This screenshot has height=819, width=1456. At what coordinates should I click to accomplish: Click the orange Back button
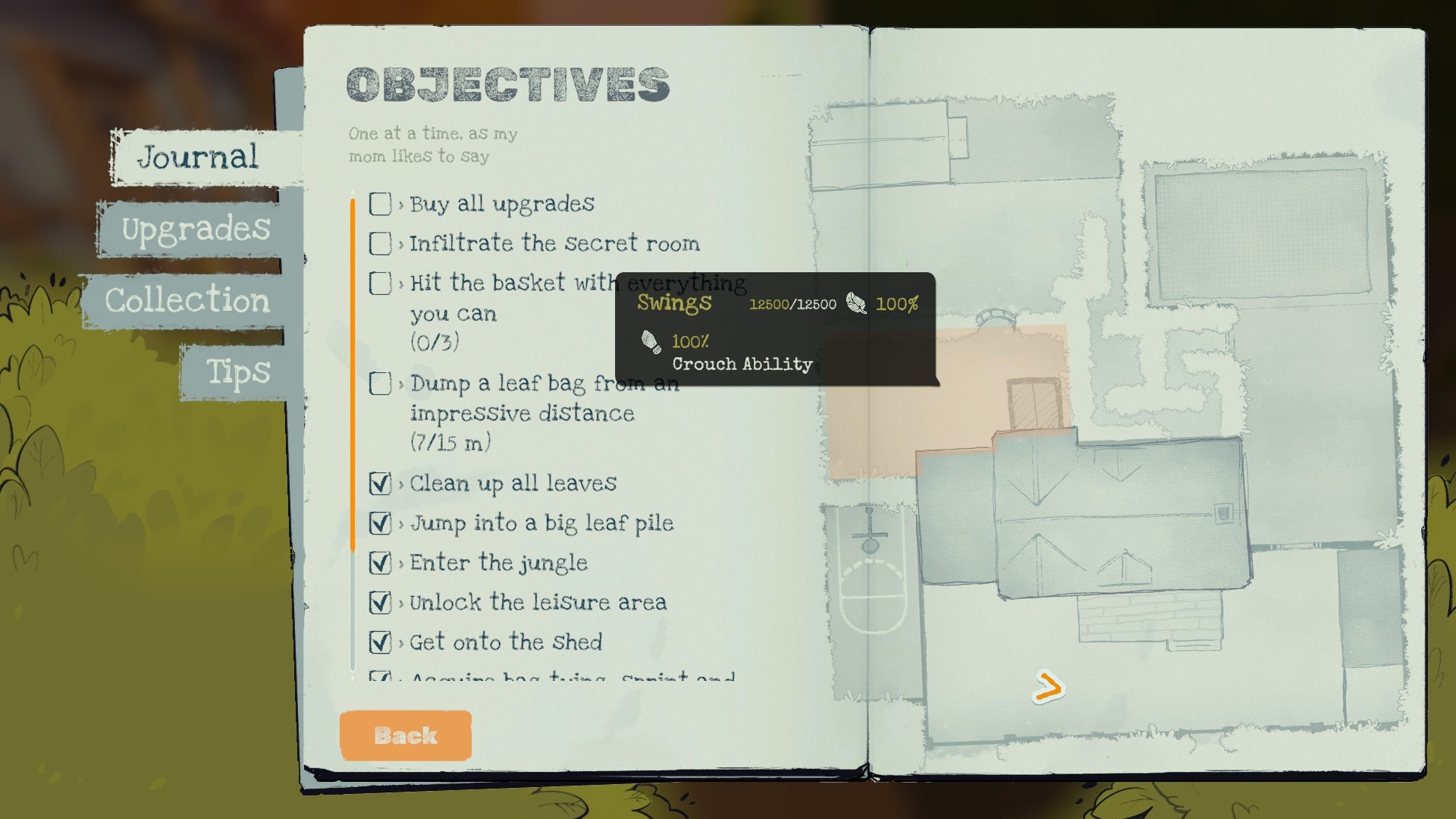(x=406, y=736)
